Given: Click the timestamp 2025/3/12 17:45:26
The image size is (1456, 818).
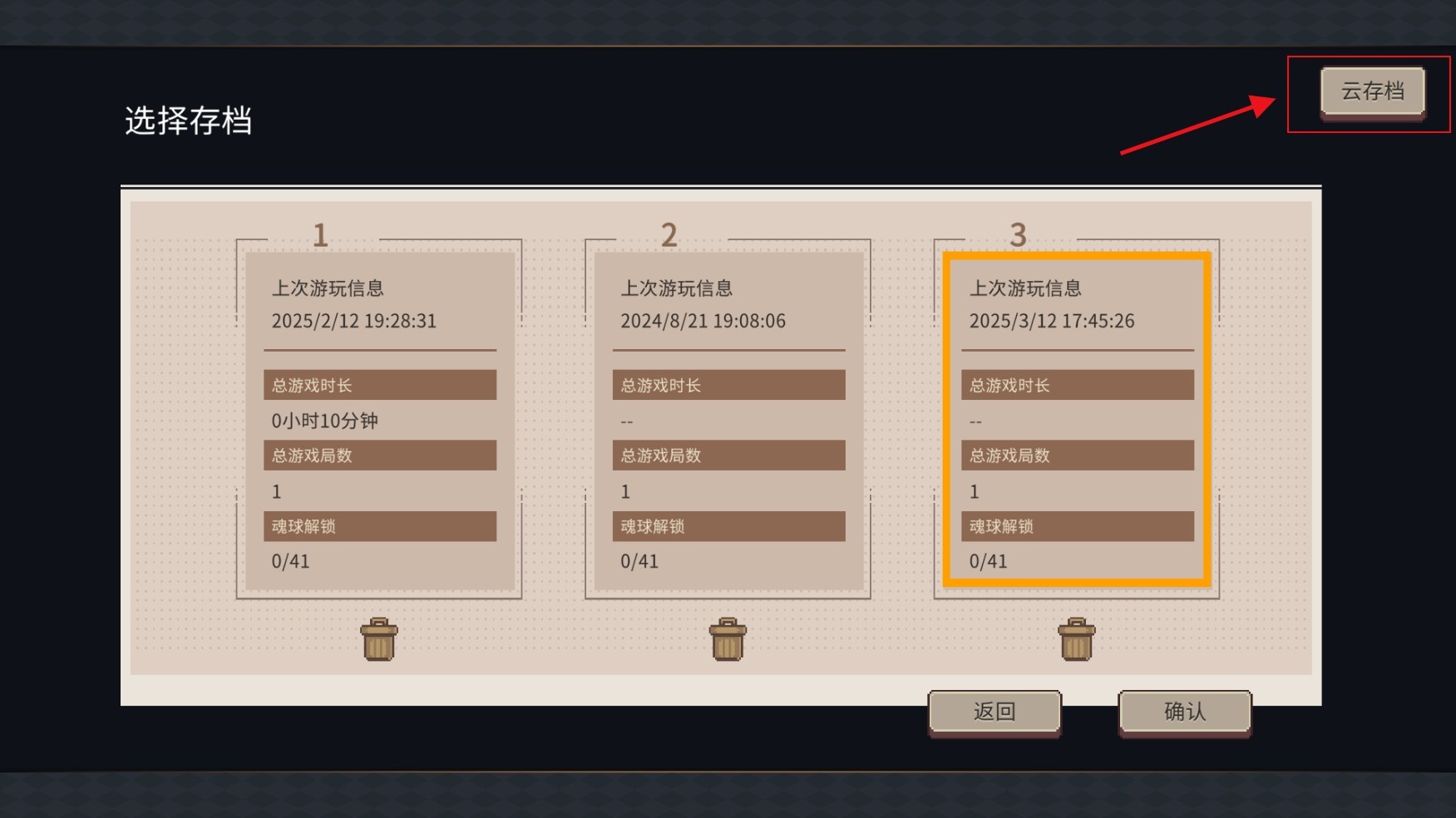Looking at the screenshot, I should click(1054, 321).
